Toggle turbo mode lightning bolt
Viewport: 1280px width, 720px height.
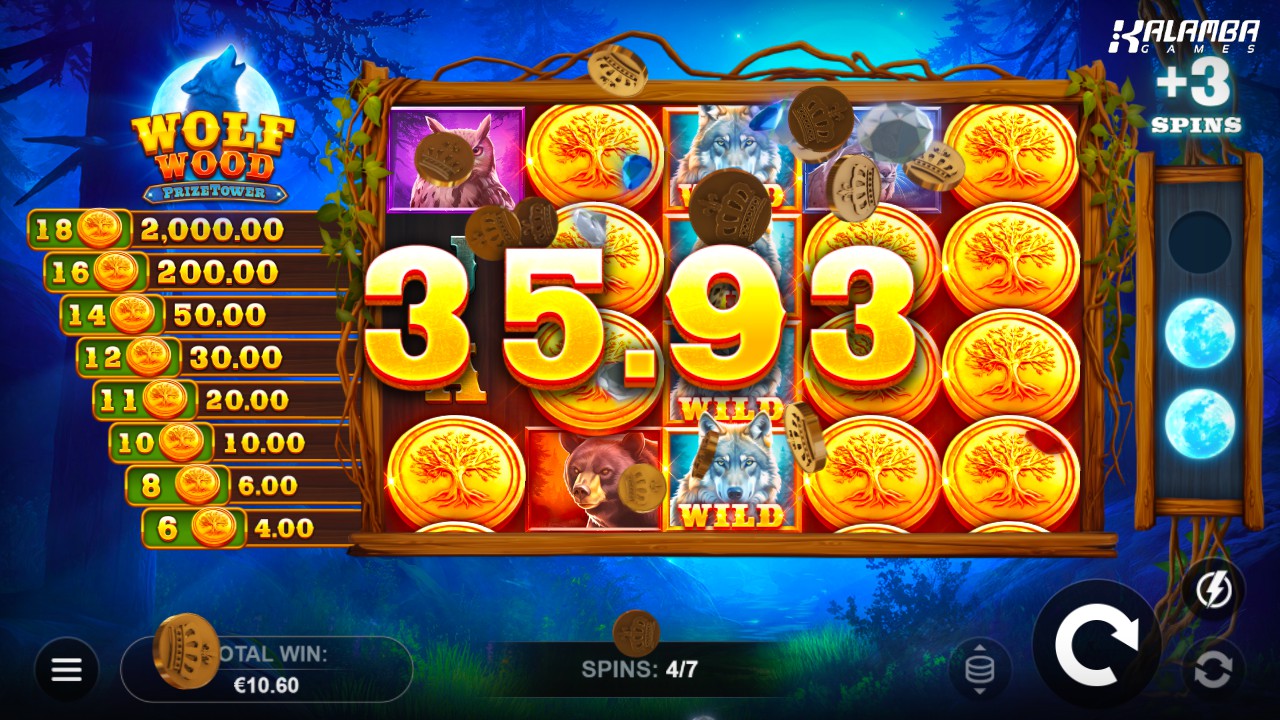(1213, 591)
